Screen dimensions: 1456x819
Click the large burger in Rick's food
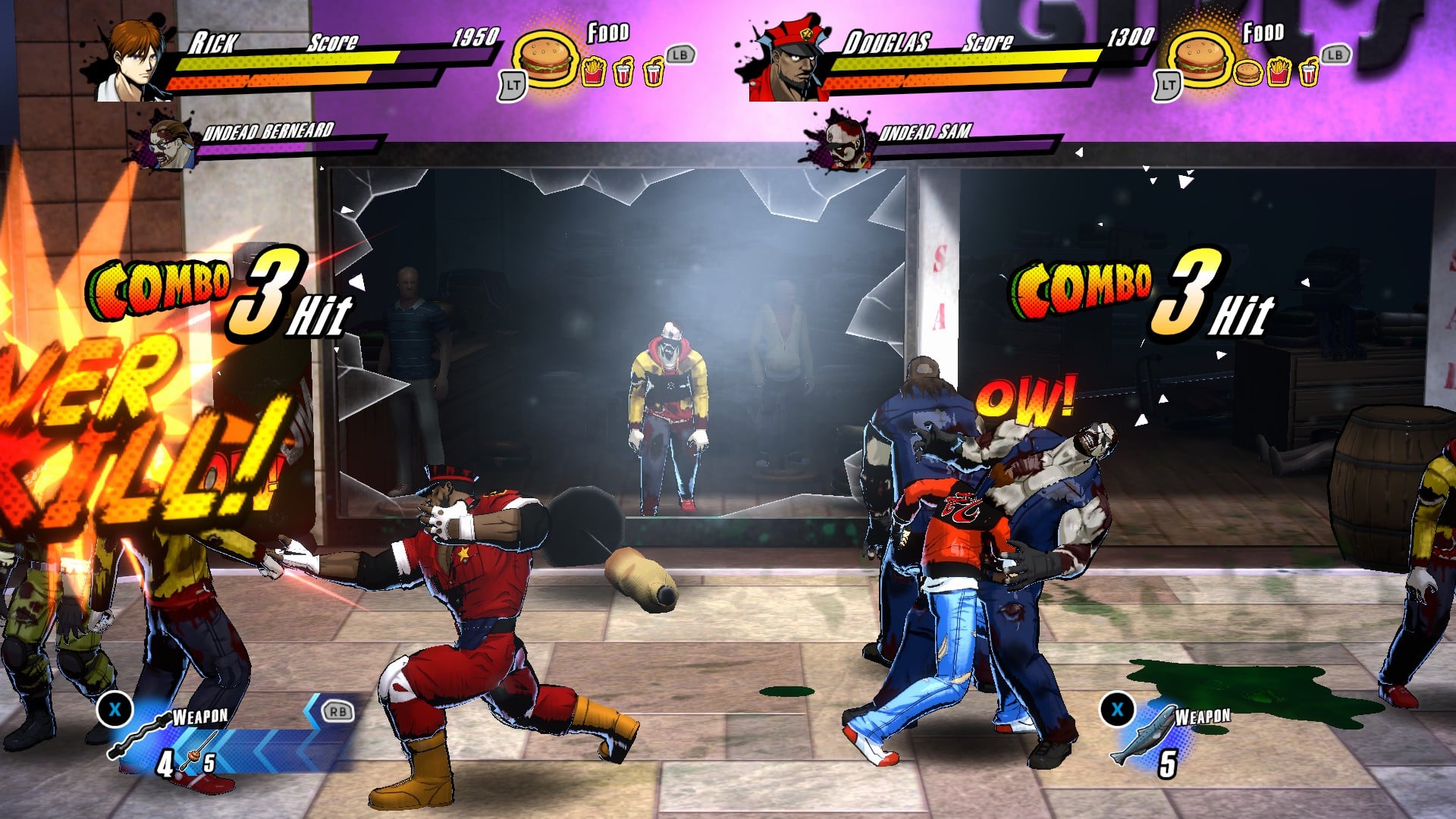pos(544,58)
